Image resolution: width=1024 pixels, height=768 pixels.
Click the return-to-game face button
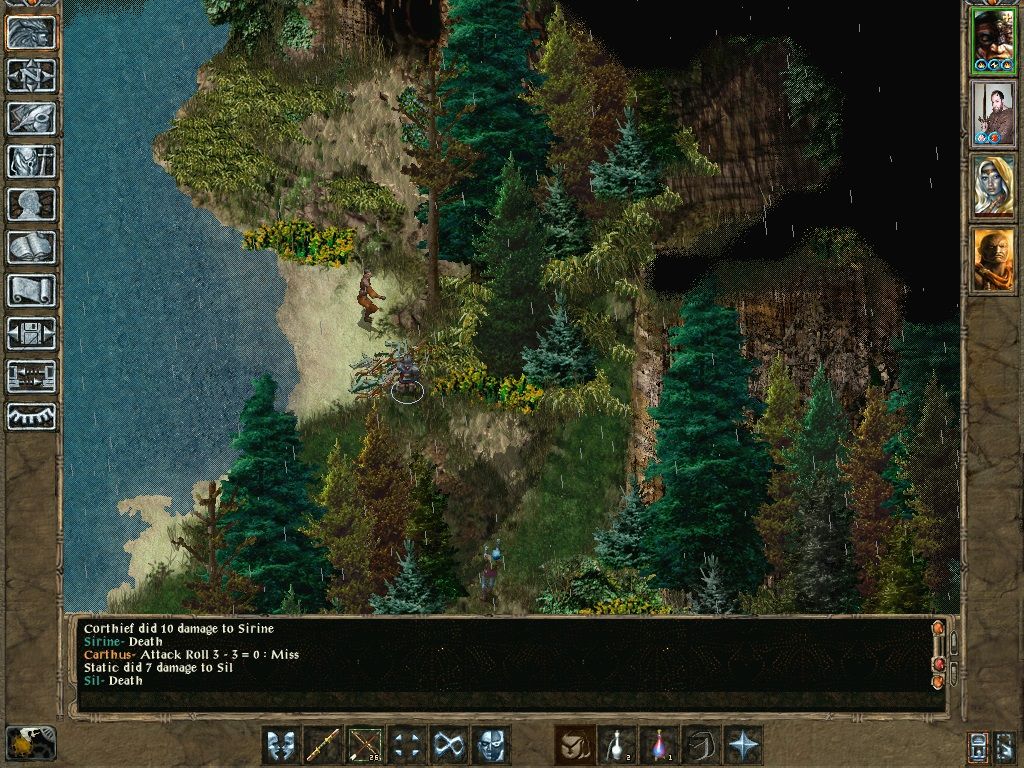coord(31,32)
